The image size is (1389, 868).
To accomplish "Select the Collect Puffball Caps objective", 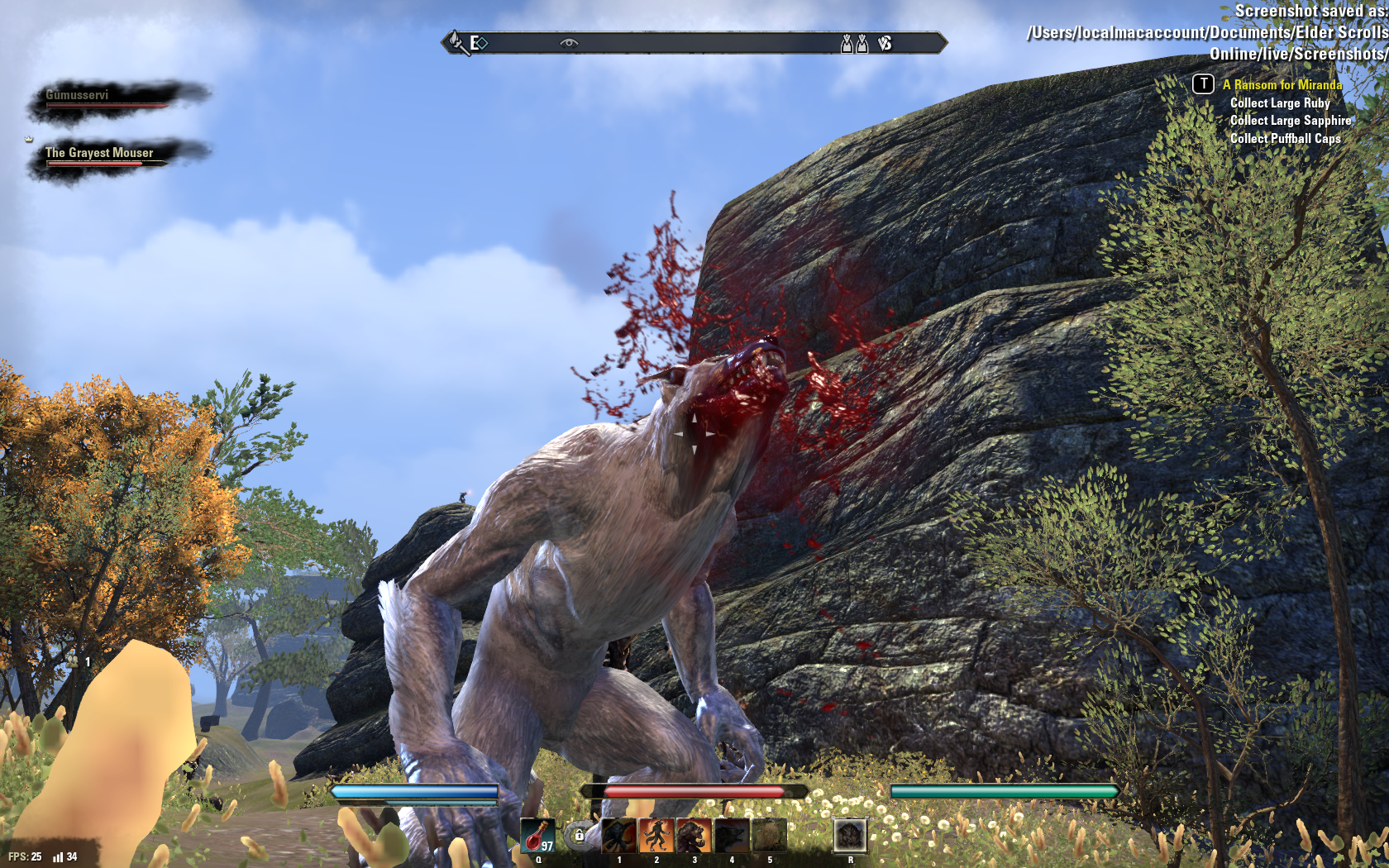I will coord(1285,139).
